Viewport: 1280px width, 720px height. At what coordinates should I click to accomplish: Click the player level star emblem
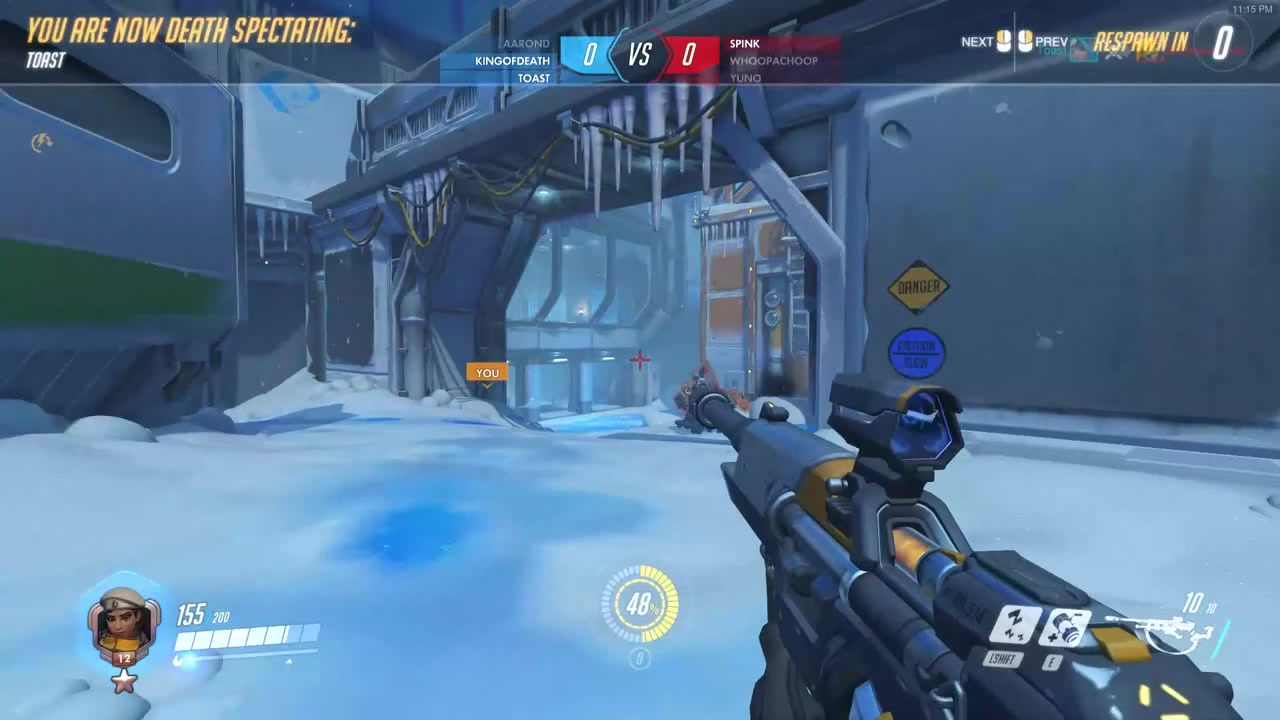coord(124,680)
